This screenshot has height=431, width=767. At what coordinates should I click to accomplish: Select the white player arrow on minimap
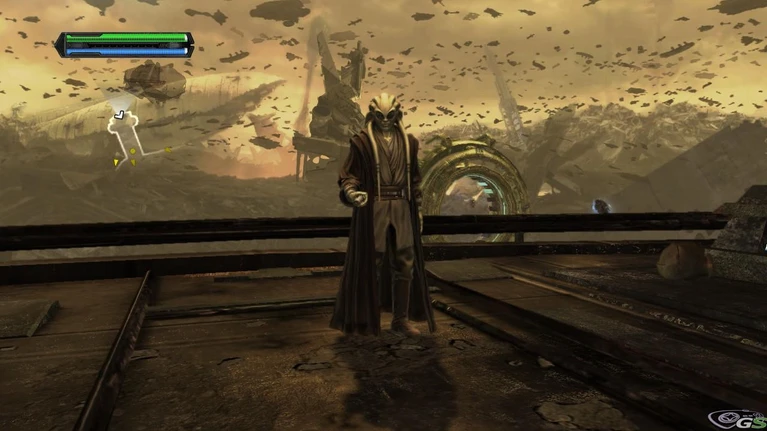[x=121, y=115]
